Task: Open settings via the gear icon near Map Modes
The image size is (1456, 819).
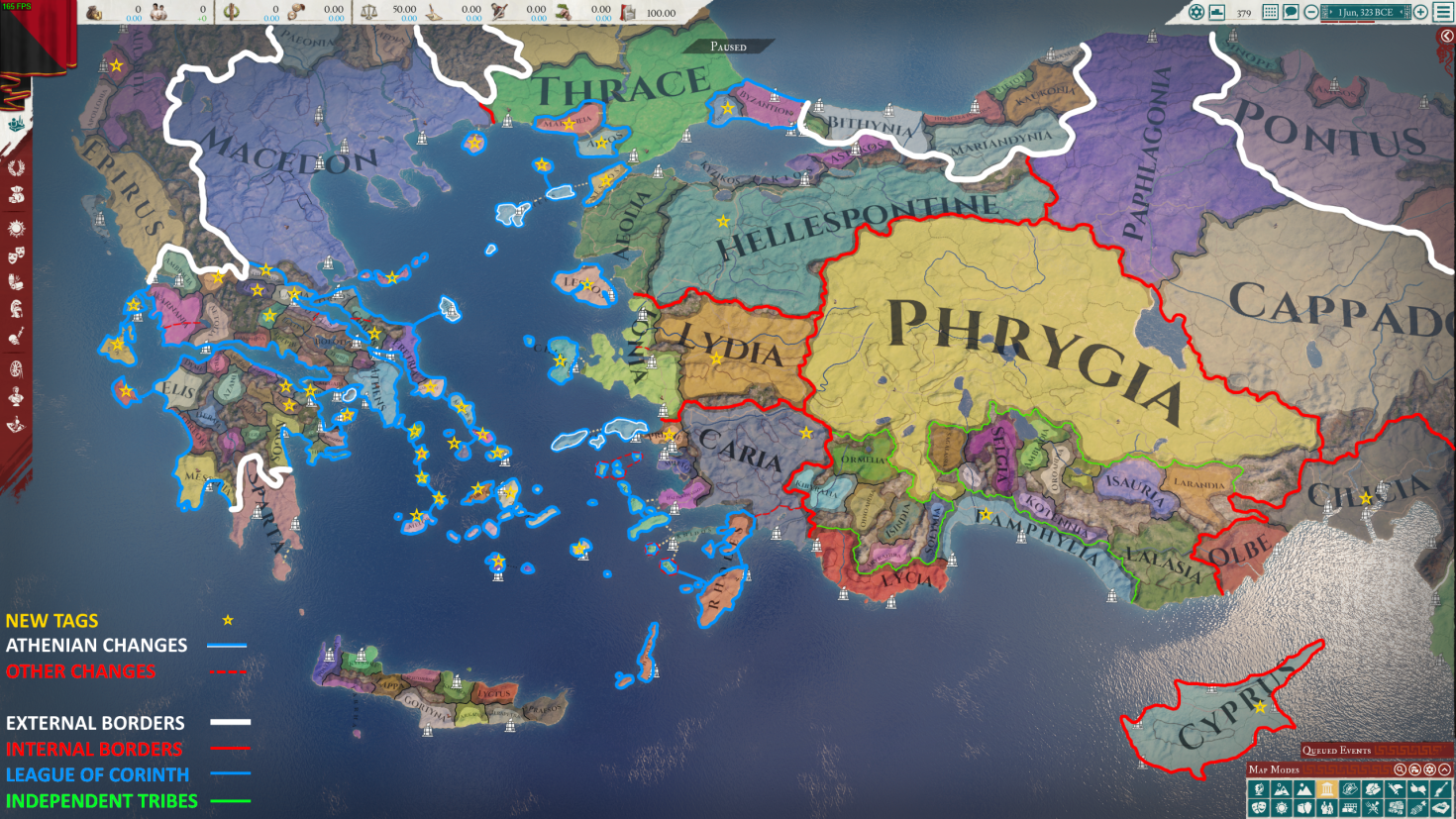Action: point(1430,769)
